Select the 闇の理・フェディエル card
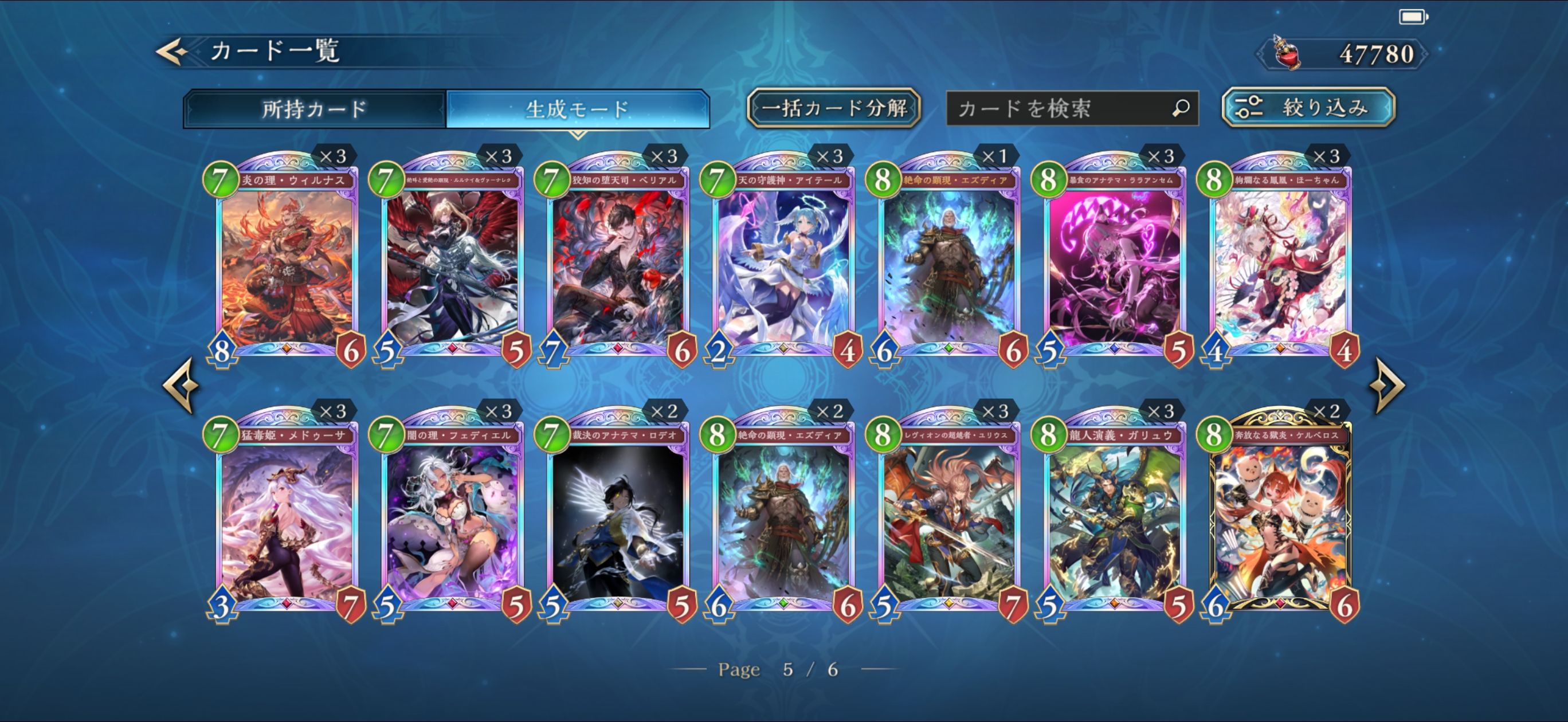The width and height of the screenshot is (1568, 722). point(452,517)
